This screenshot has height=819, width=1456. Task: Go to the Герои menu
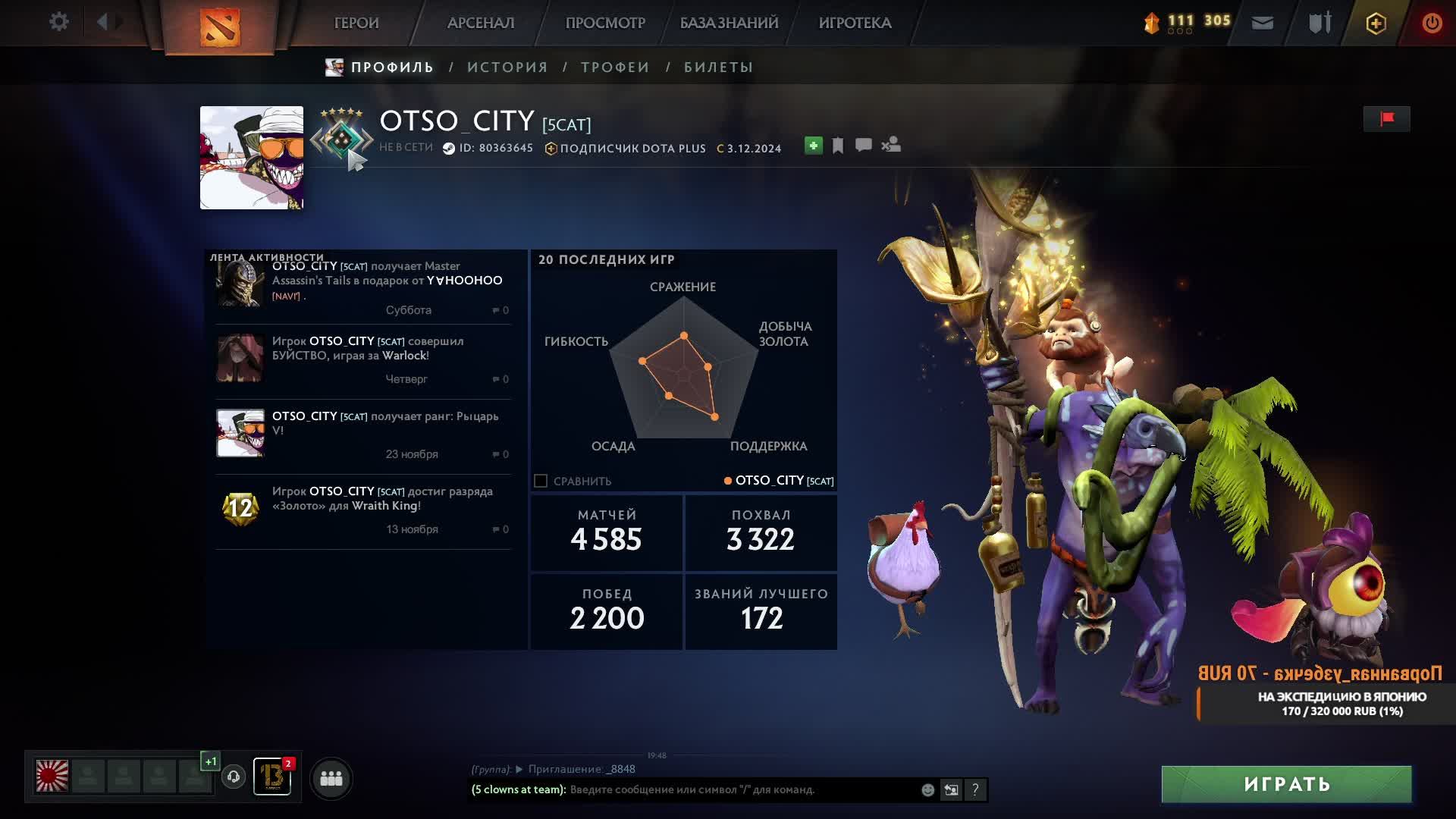356,23
